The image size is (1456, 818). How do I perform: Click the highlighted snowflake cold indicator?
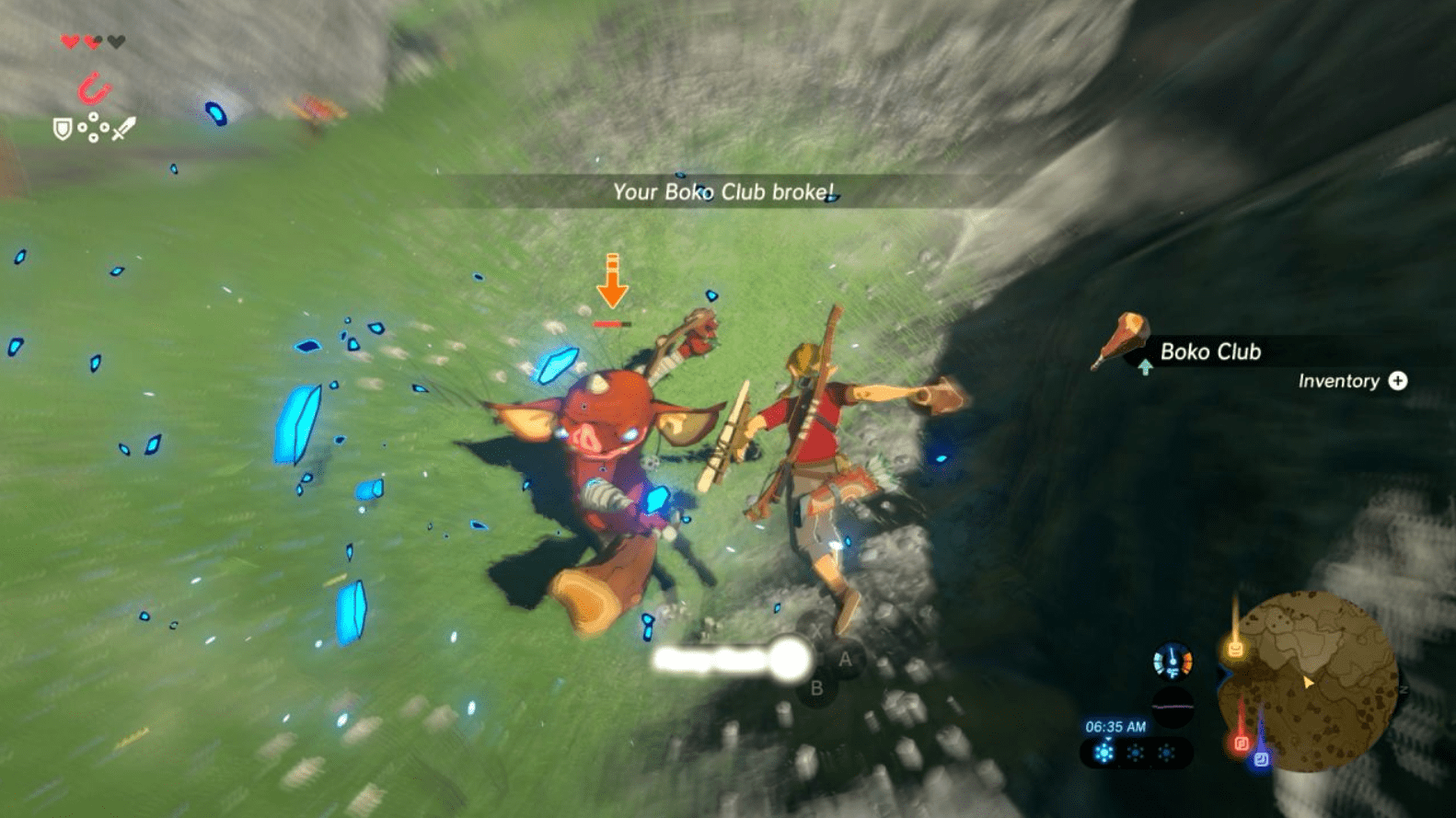(1104, 751)
